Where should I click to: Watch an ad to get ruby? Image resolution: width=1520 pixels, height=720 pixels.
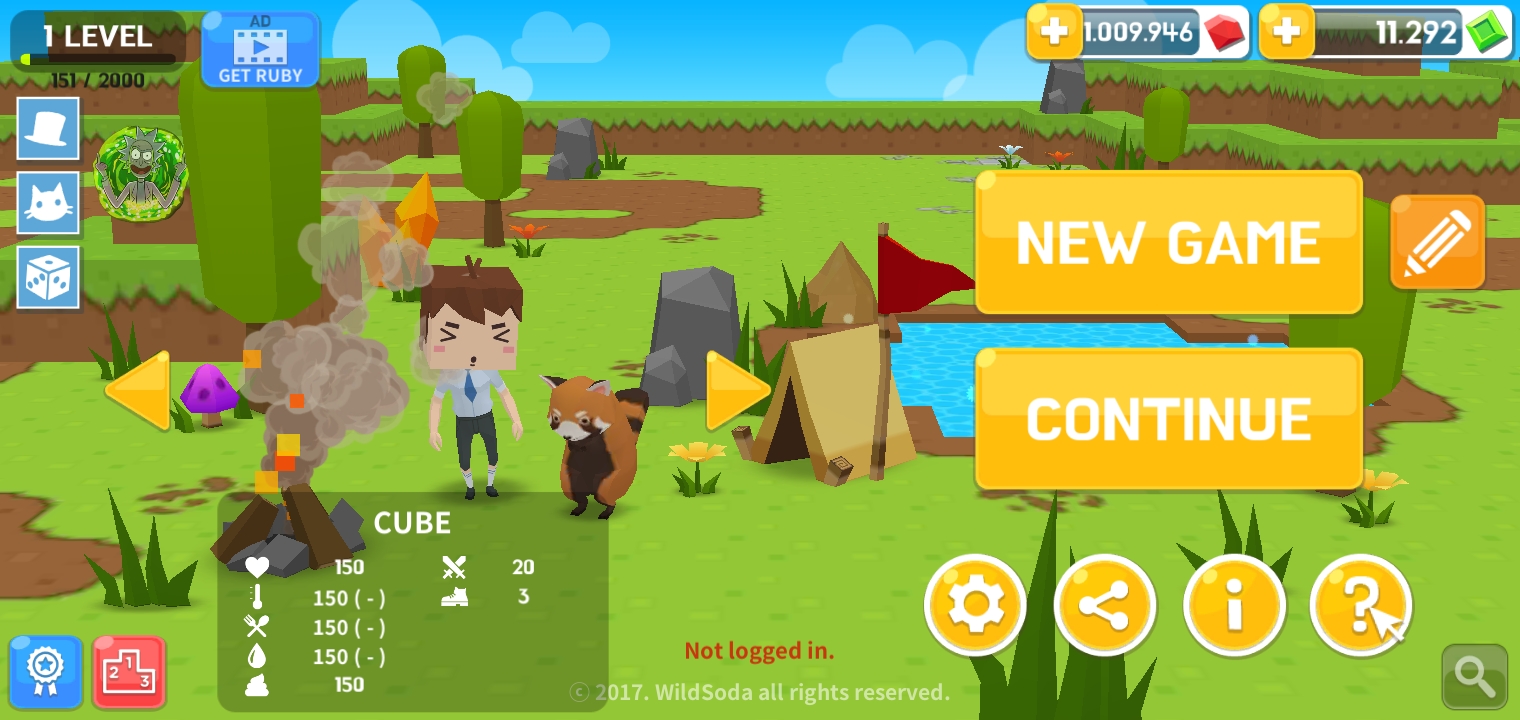click(x=260, y=49)
